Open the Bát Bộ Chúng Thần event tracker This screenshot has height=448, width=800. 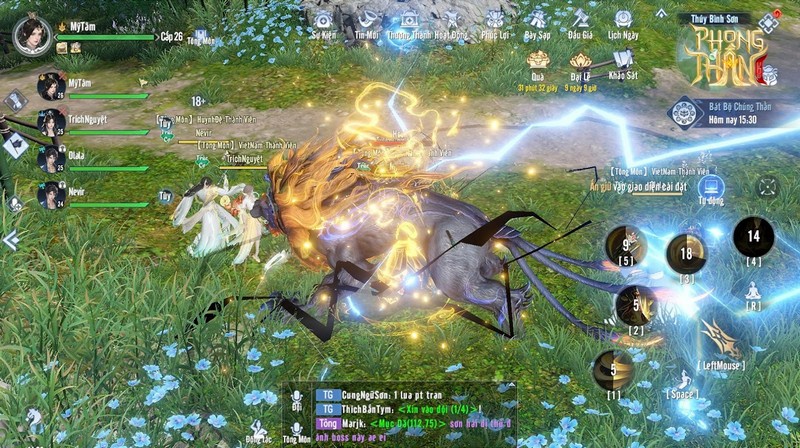686,111
